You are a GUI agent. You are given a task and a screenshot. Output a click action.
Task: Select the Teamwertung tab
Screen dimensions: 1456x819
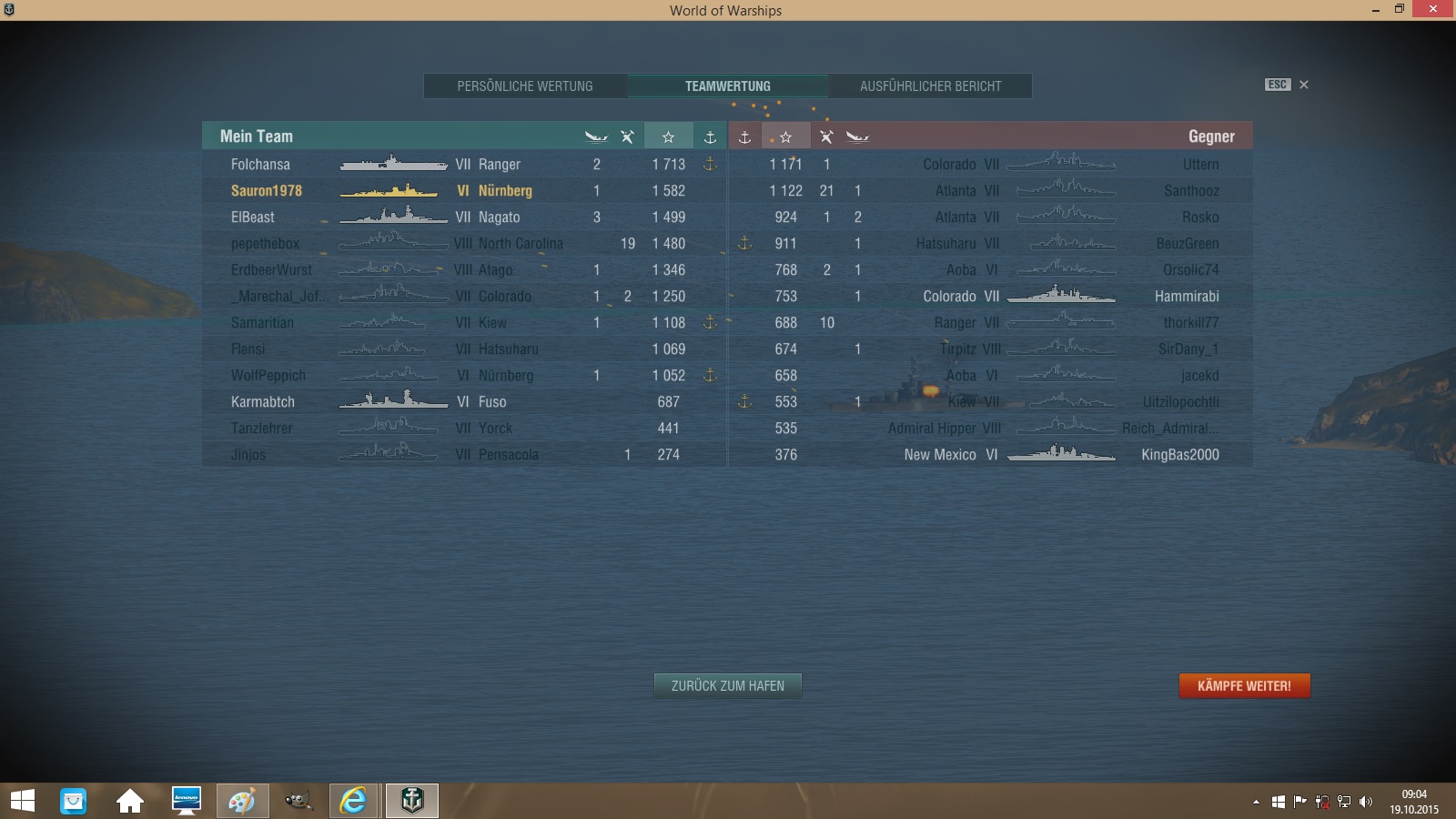tap(727, 86)
